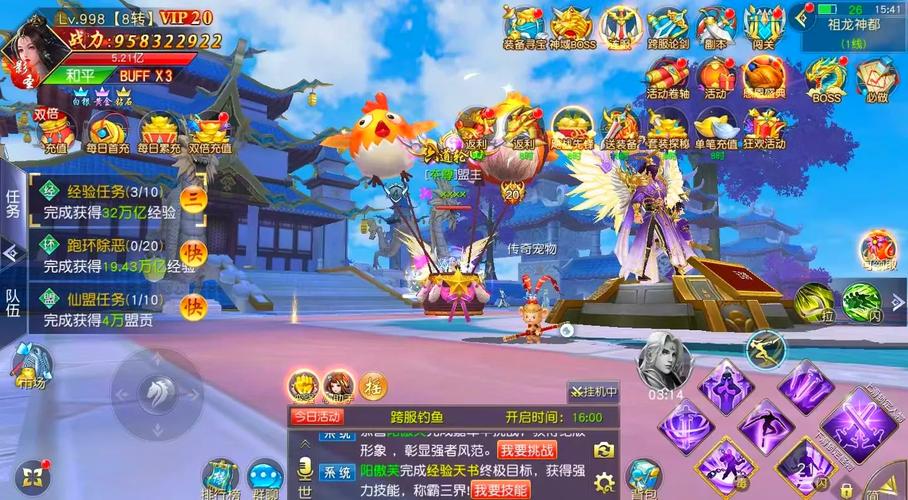Open the golden dragon BOSS icon
Viewport: 908px width, 500px height.
click(826, 79)
